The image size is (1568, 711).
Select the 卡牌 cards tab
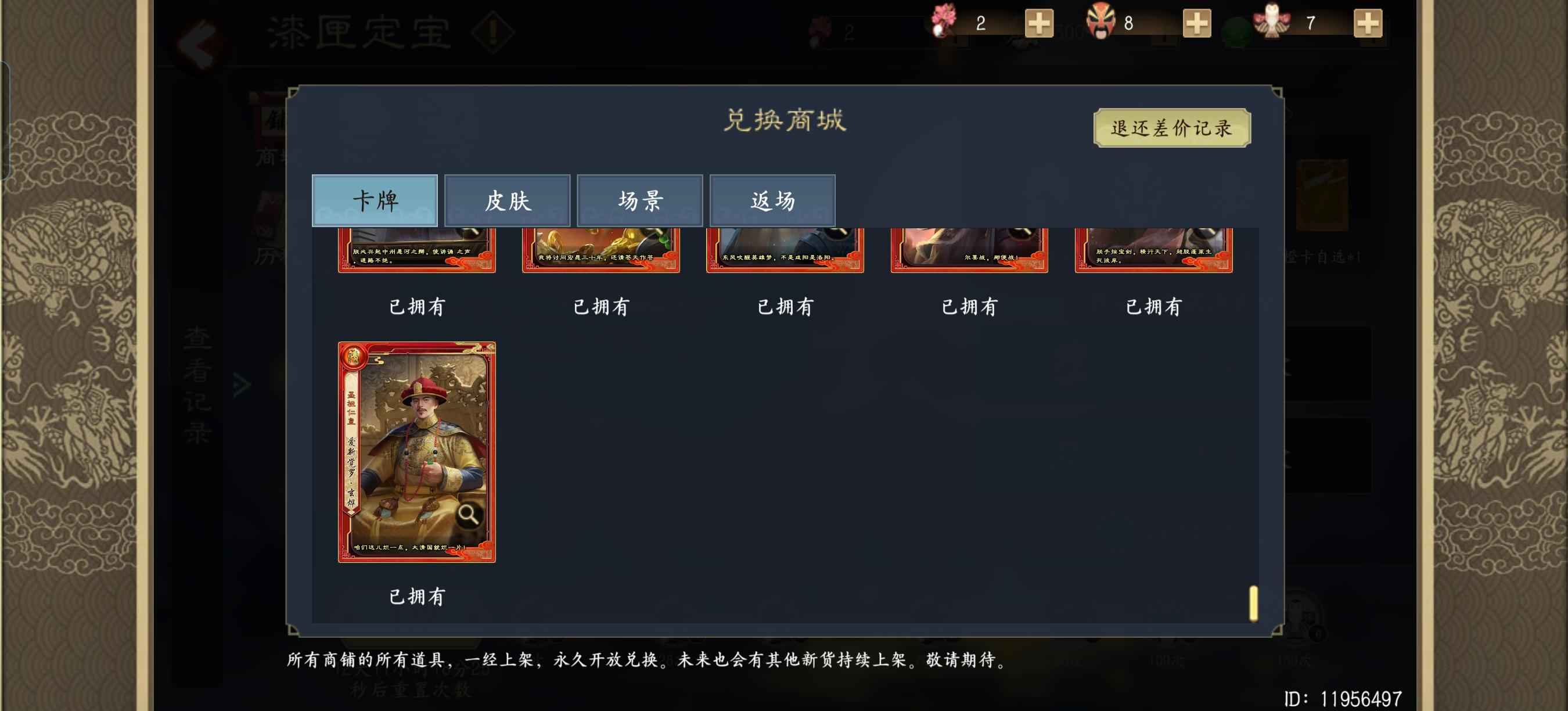coord(375,200)
